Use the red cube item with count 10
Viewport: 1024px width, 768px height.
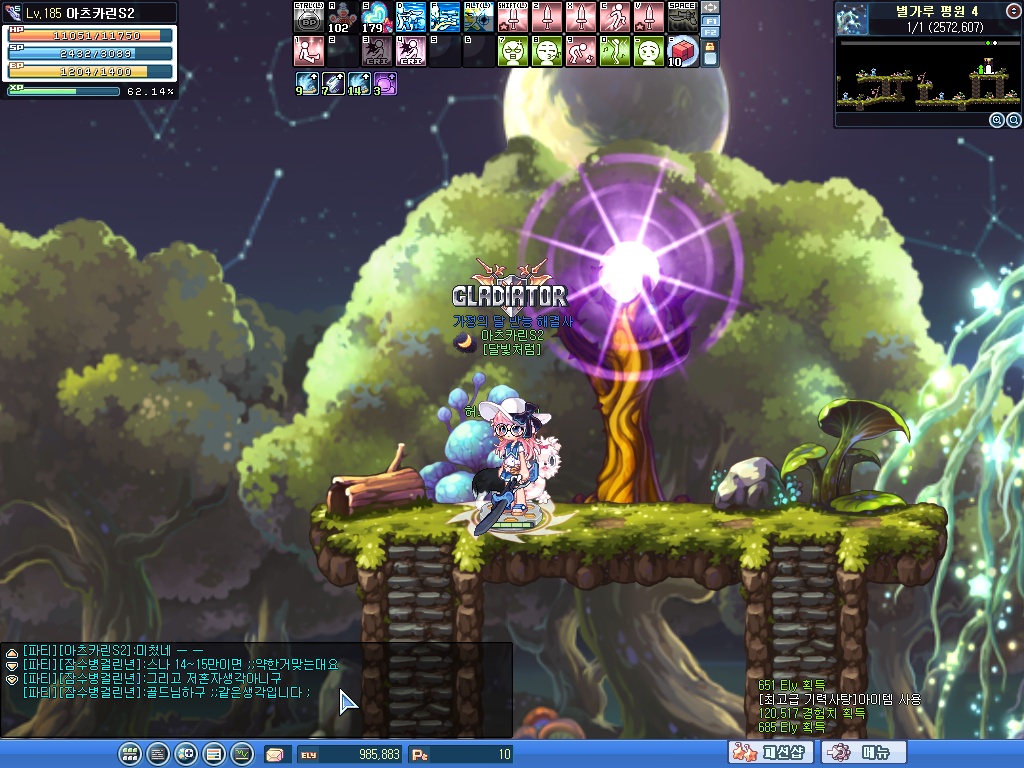tap(682, 50)
